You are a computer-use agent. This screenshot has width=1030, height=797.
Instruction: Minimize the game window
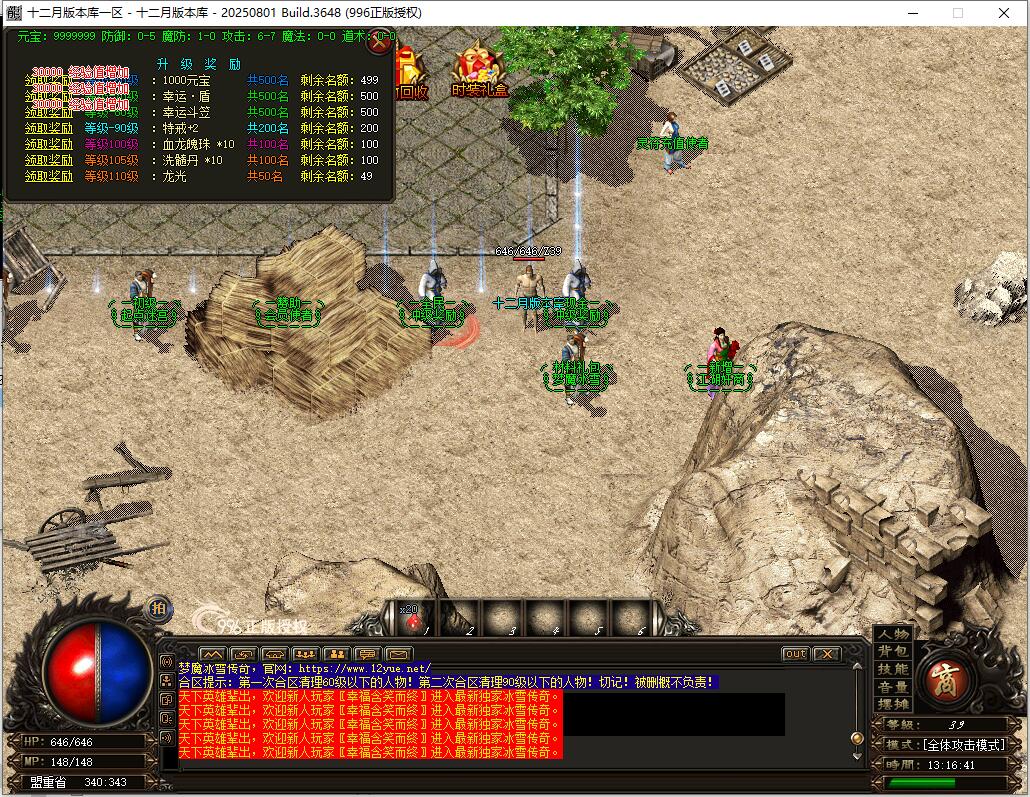911,13
